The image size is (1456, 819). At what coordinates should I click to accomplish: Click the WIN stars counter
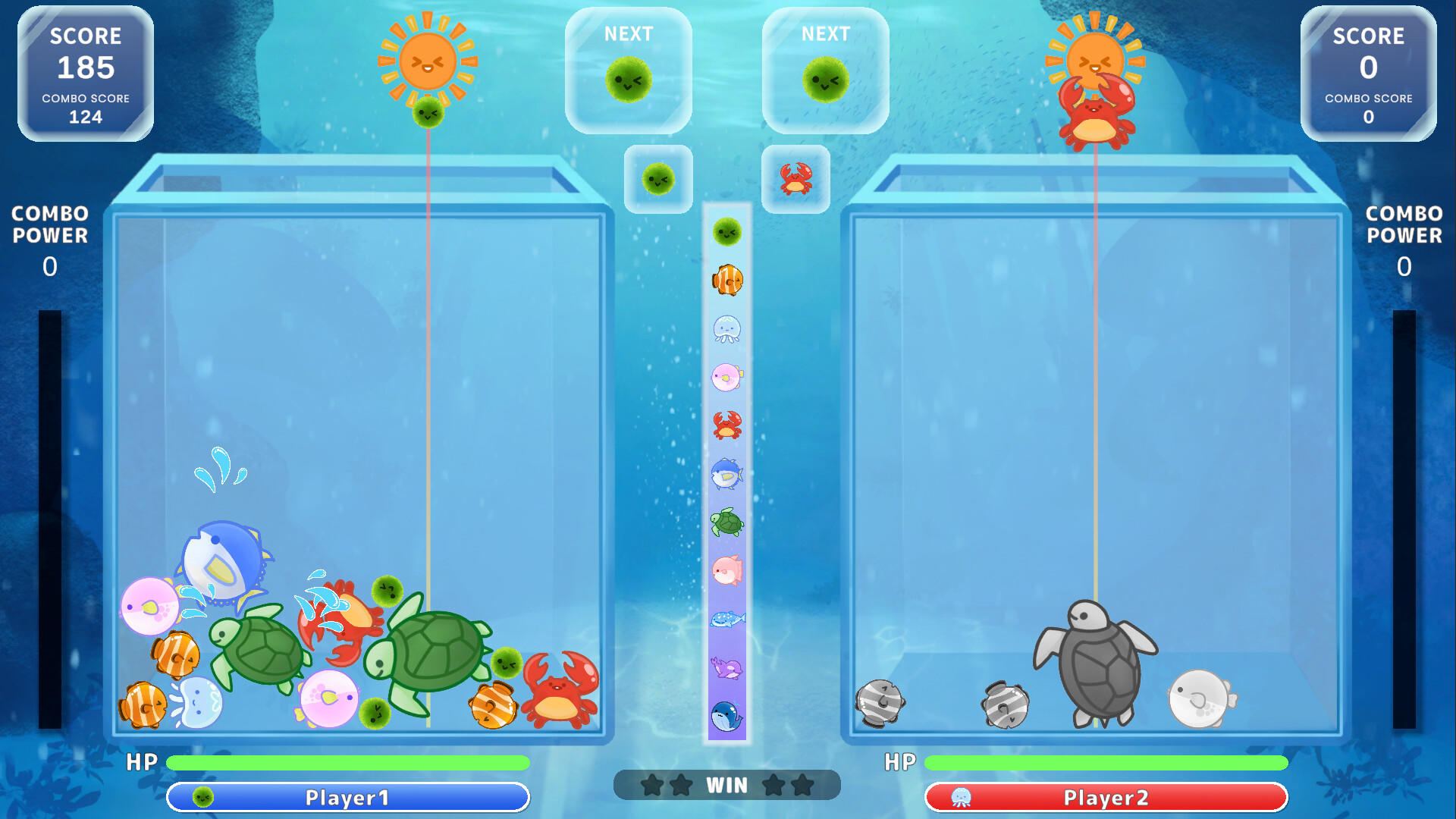coord(726,785)
